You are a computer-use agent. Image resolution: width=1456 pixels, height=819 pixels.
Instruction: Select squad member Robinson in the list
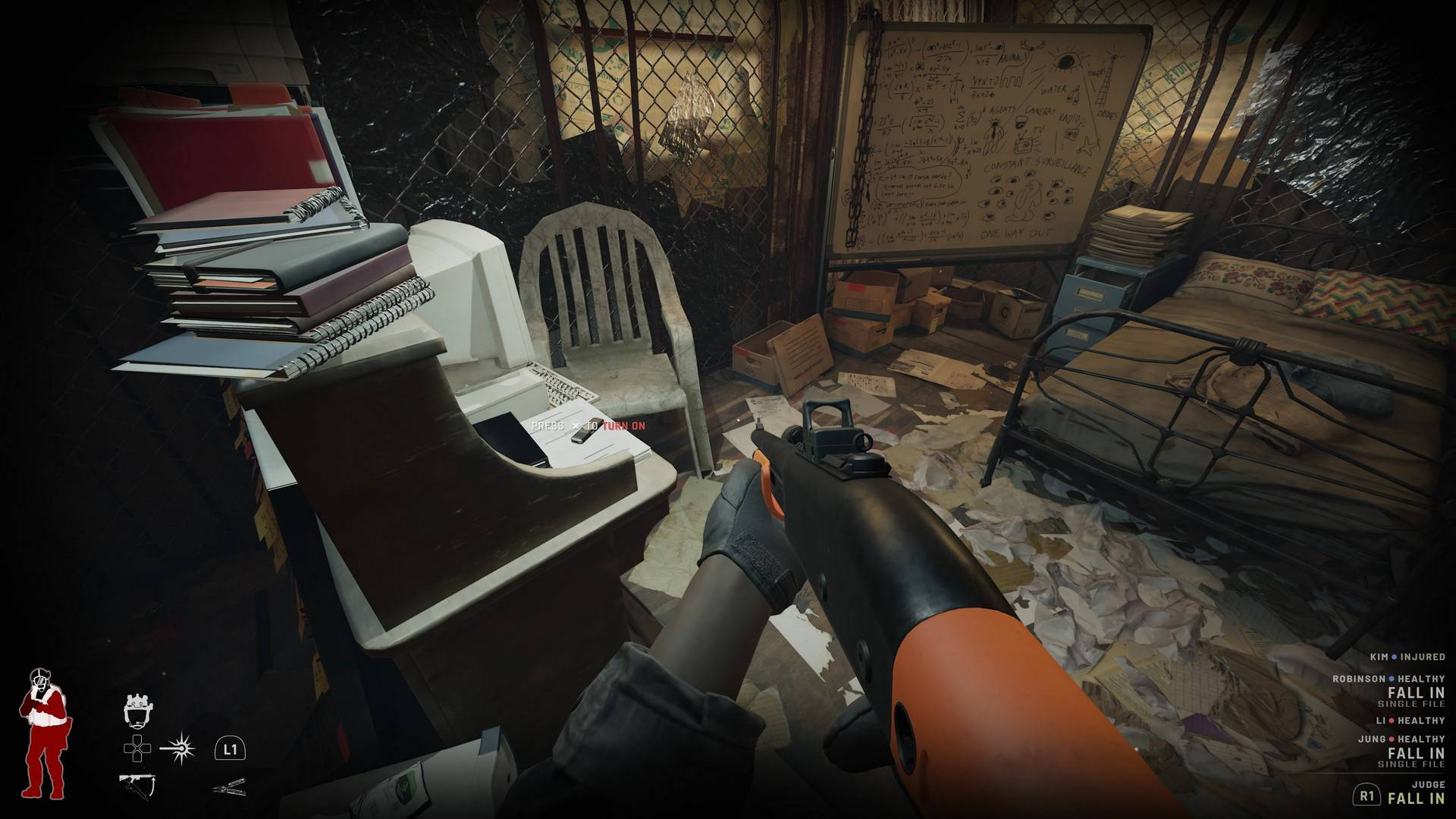click(1388, 679)
